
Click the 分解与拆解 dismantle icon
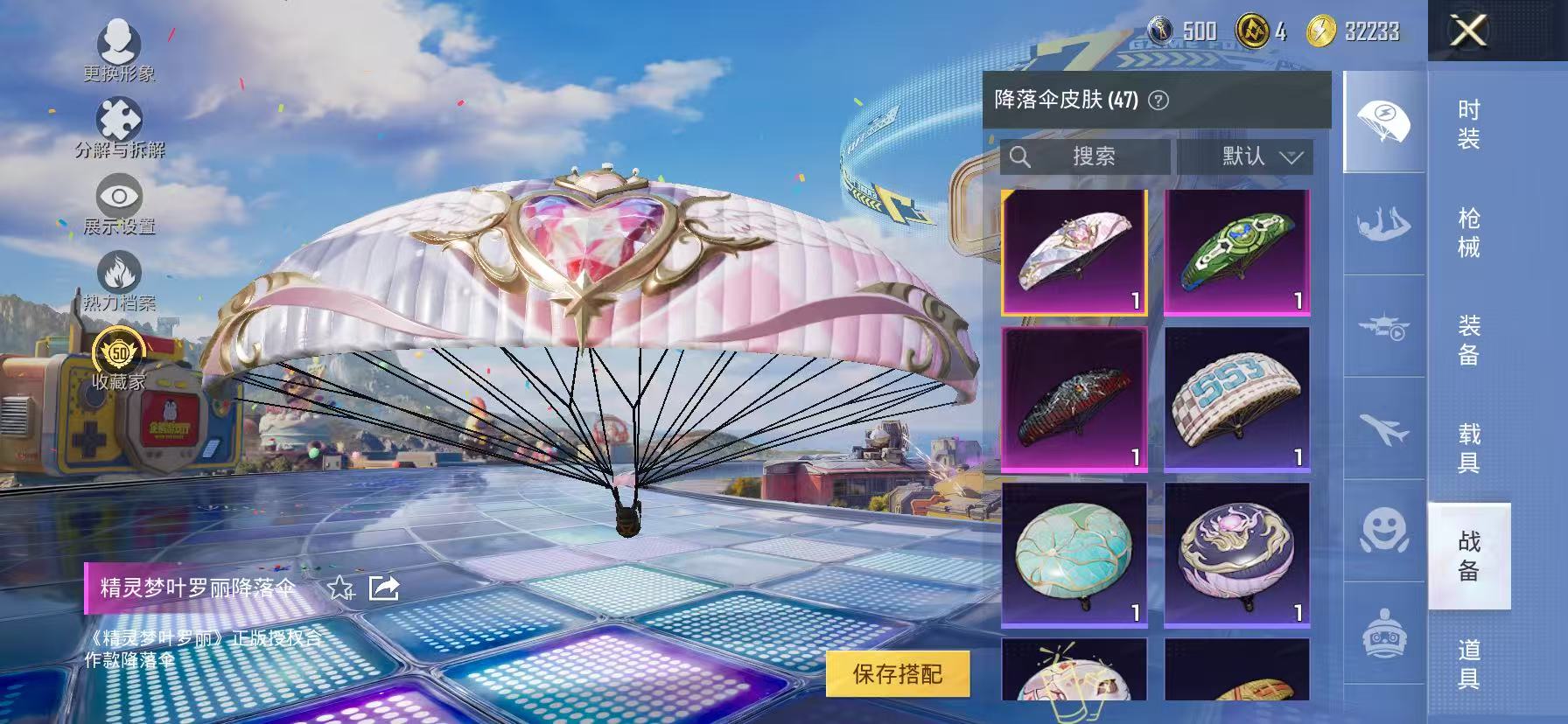(121, 118)
